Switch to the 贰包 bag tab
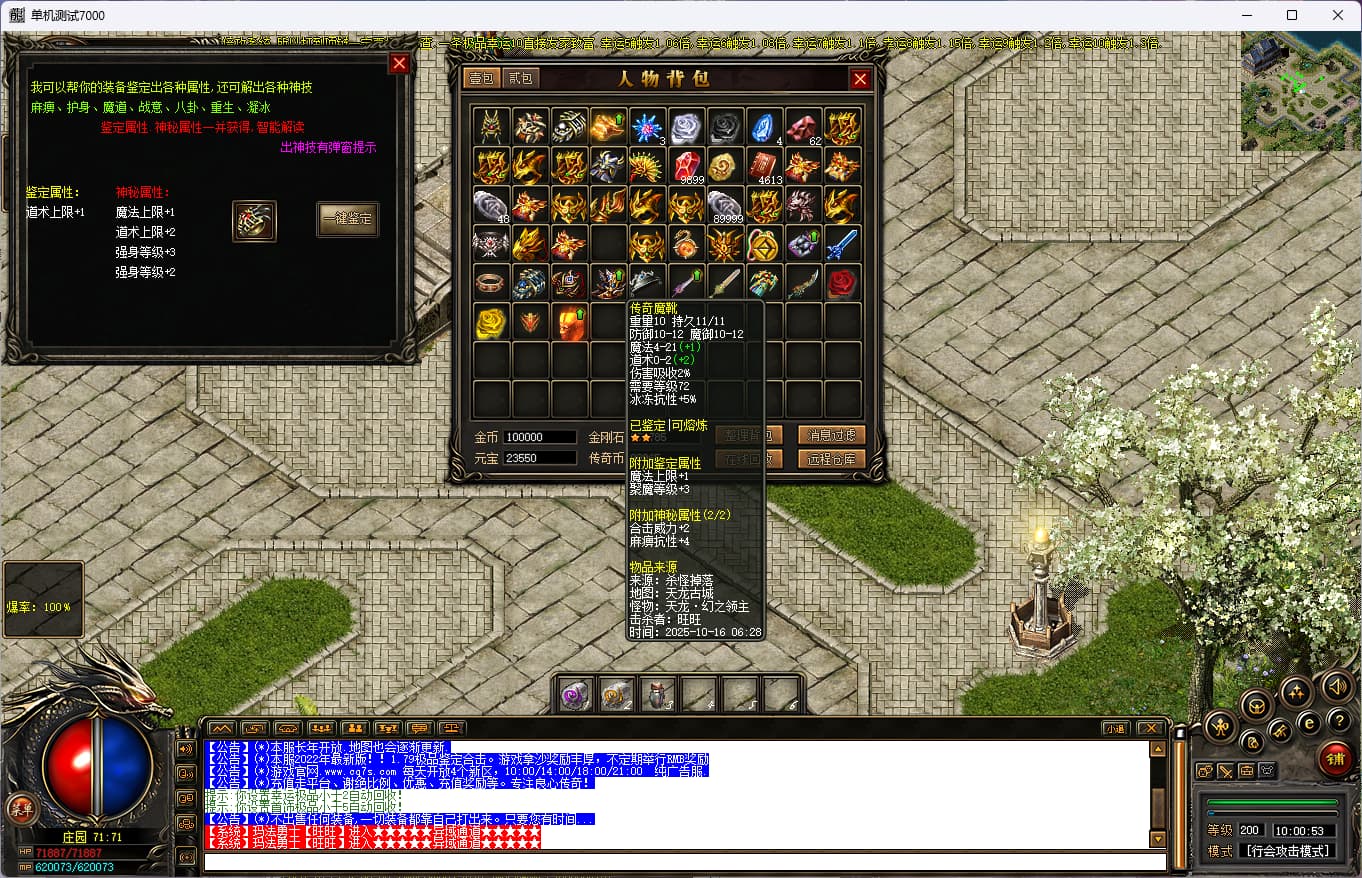Image resolution: width=1362 pixels, height=878 pixels. click(x=521, y=78)
